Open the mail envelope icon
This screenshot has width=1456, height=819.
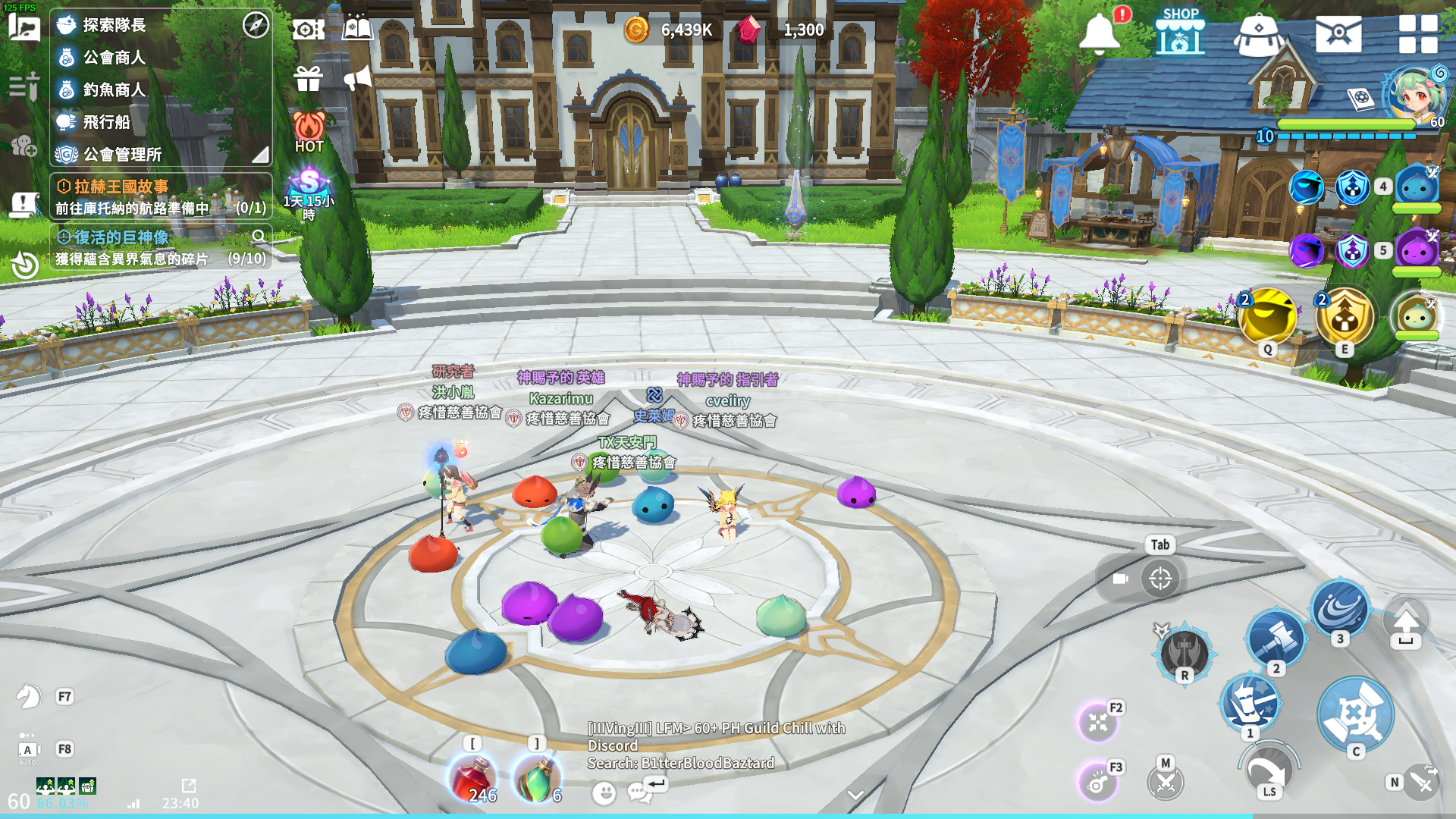pyautogui.click(x=1338, y=34)
